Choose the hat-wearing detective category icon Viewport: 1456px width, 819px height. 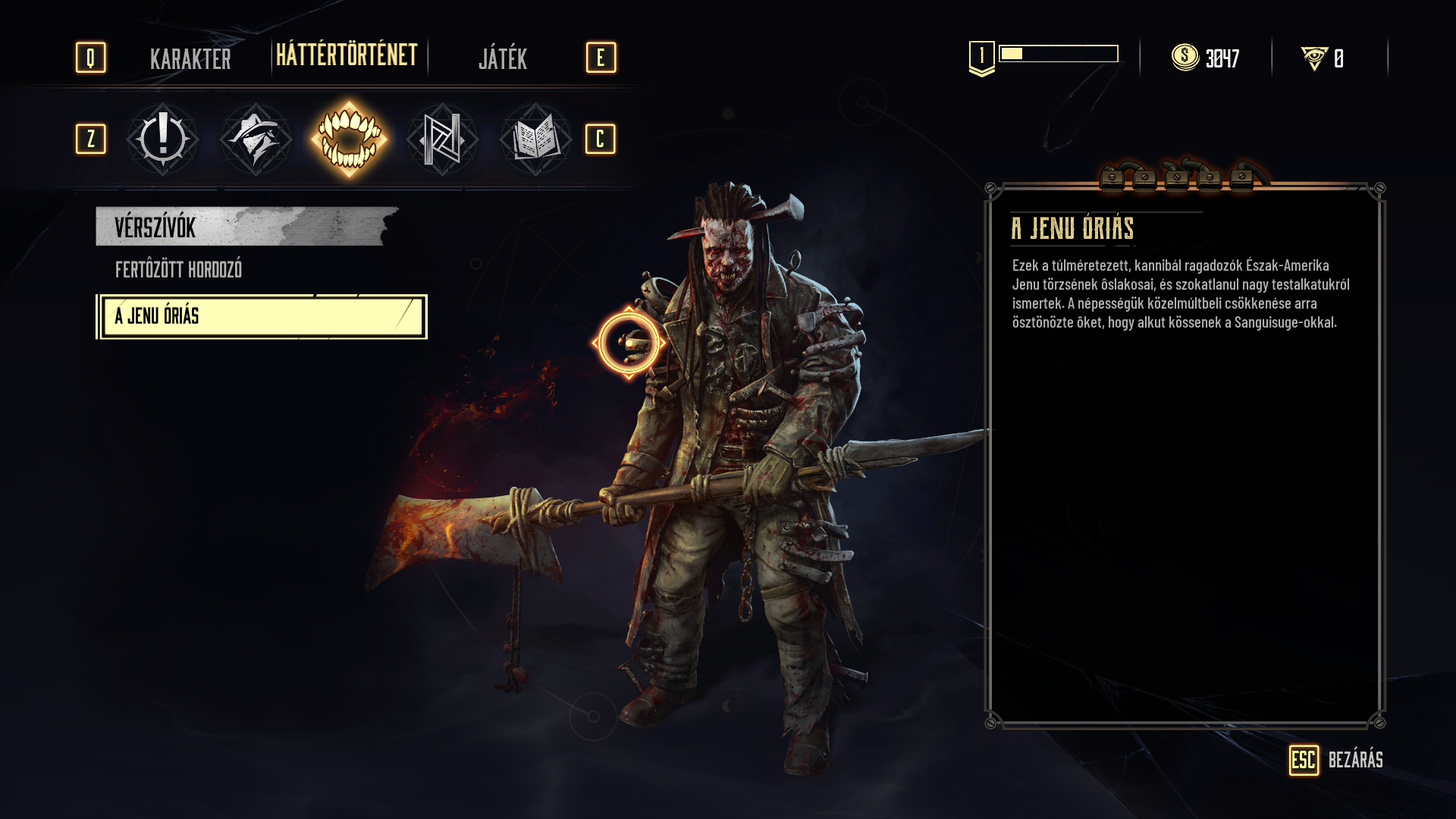256,140
